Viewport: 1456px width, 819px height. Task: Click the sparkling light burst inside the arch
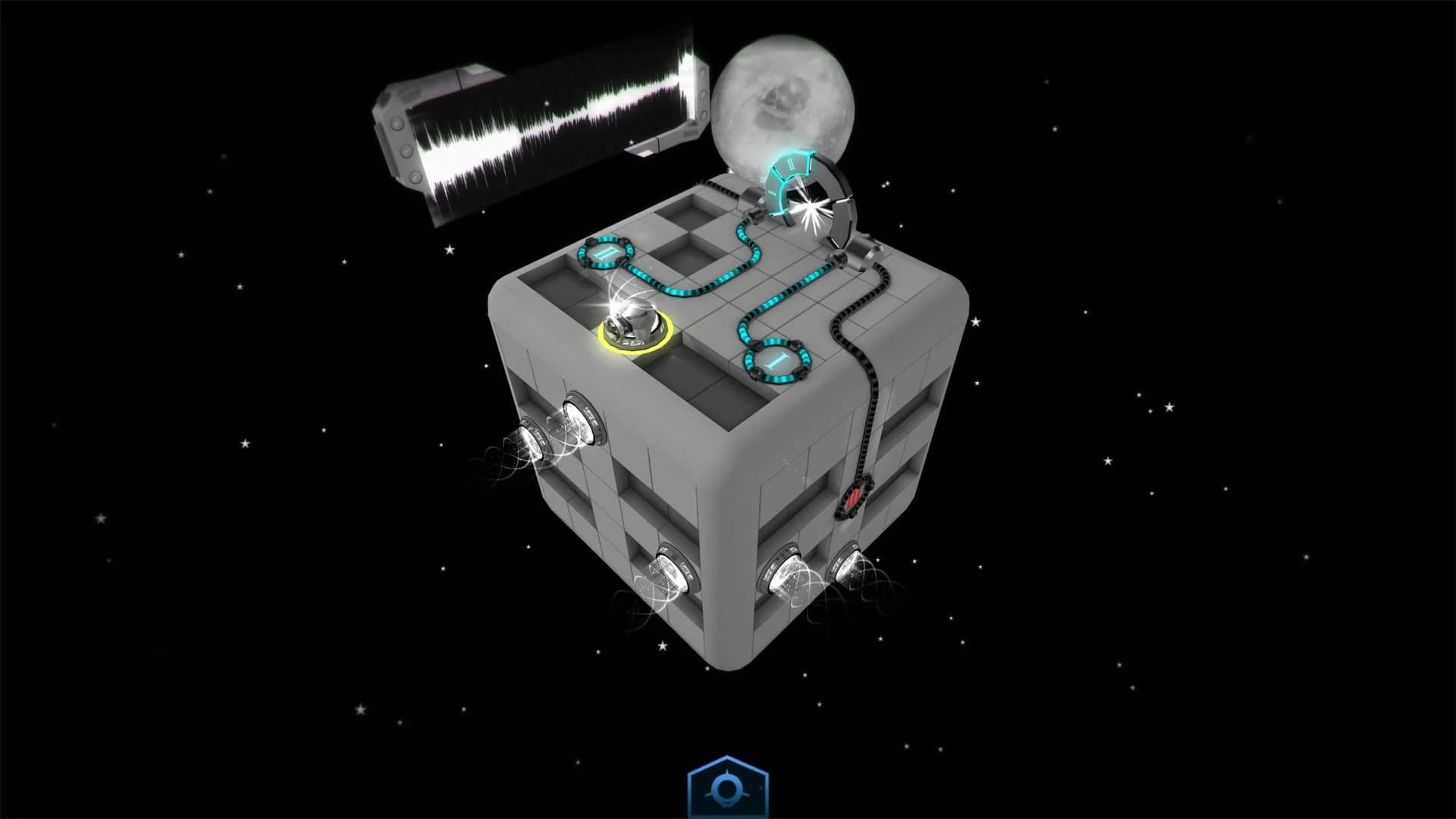click(811, 205)
